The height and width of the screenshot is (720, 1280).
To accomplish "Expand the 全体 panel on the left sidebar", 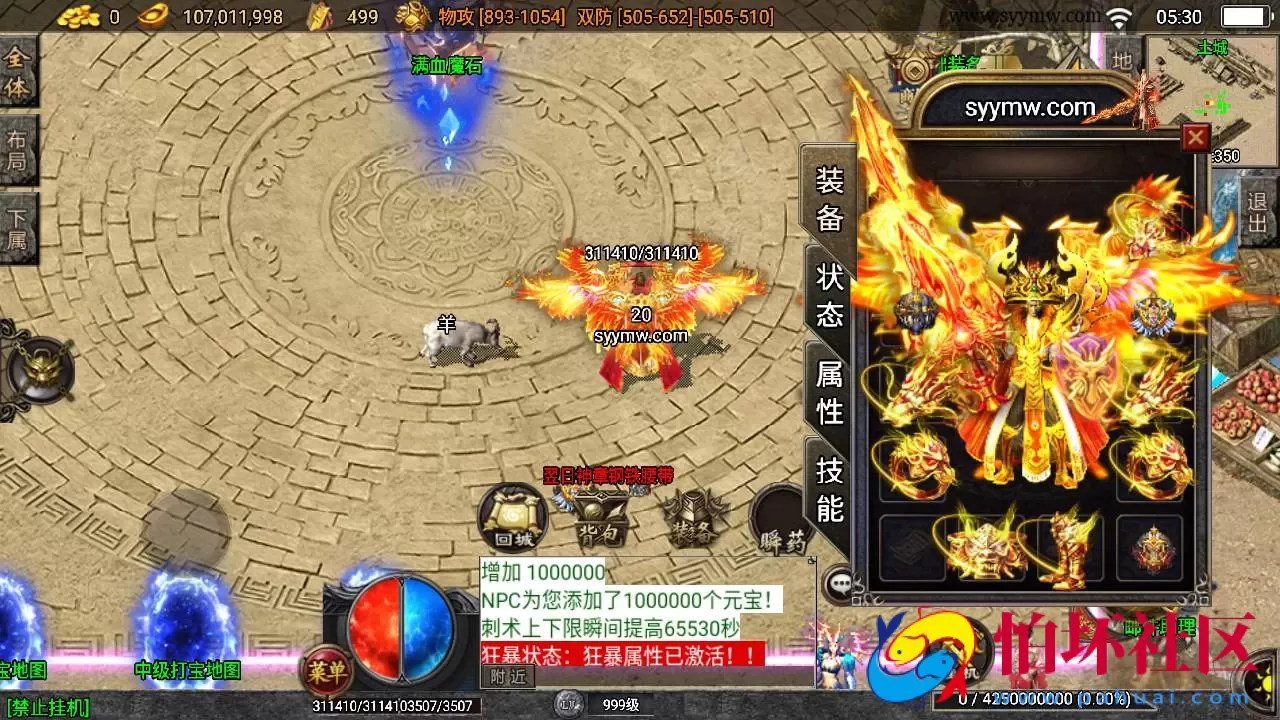I will pyautogui.click(x=18, y=75).
